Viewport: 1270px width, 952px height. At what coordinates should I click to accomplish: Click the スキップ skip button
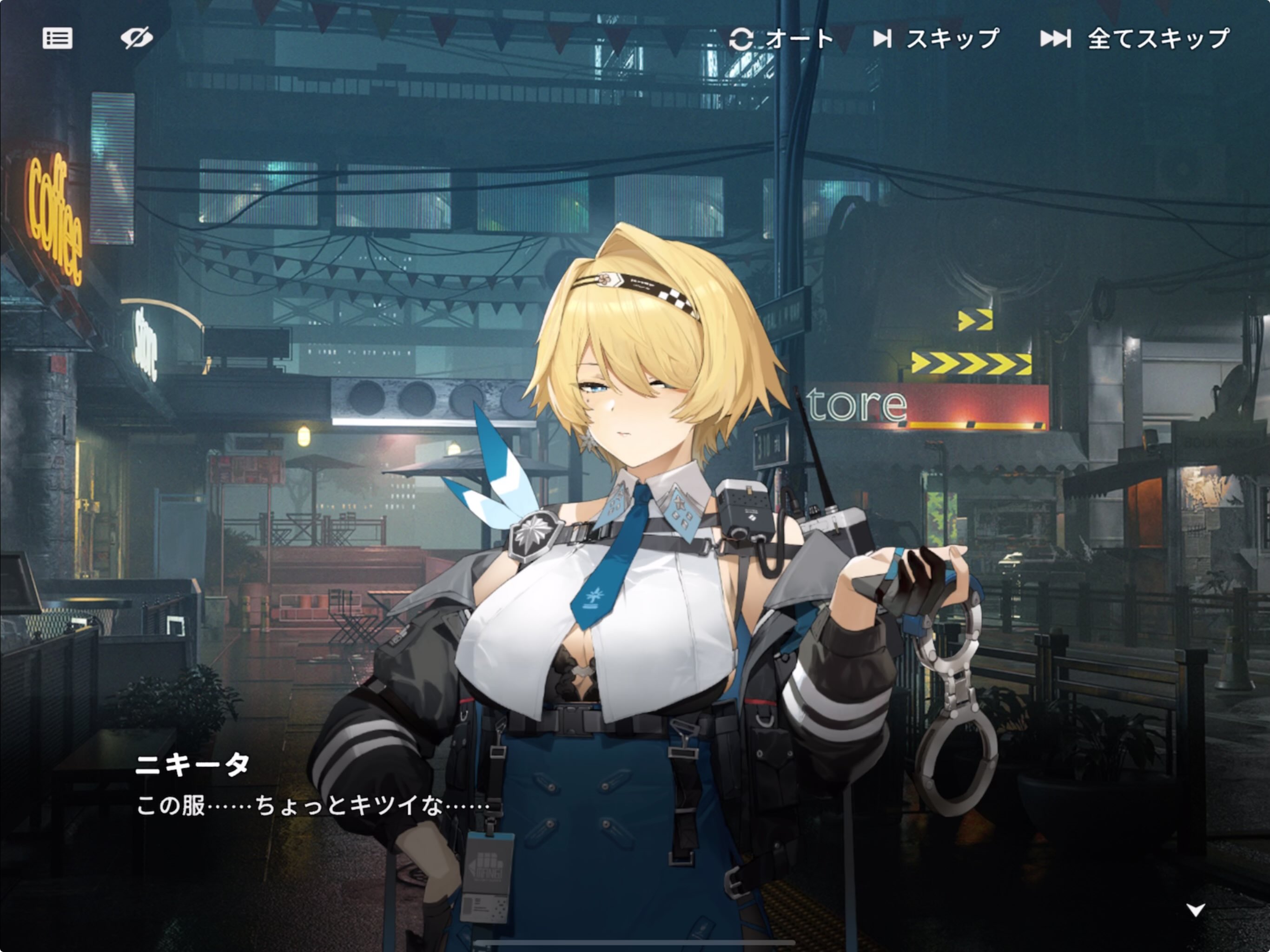pos(936,39)
